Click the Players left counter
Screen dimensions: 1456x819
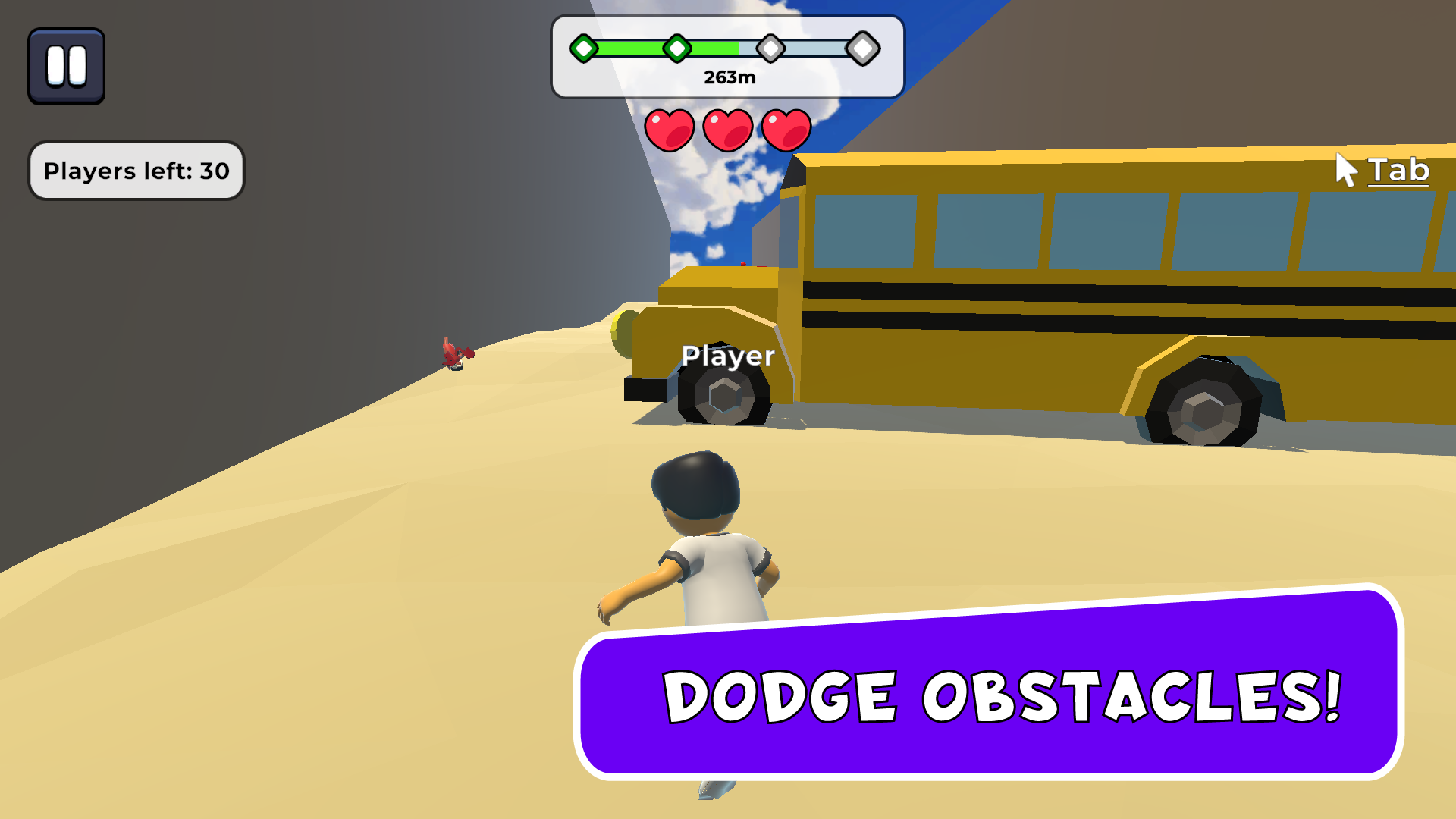point(136,171)
